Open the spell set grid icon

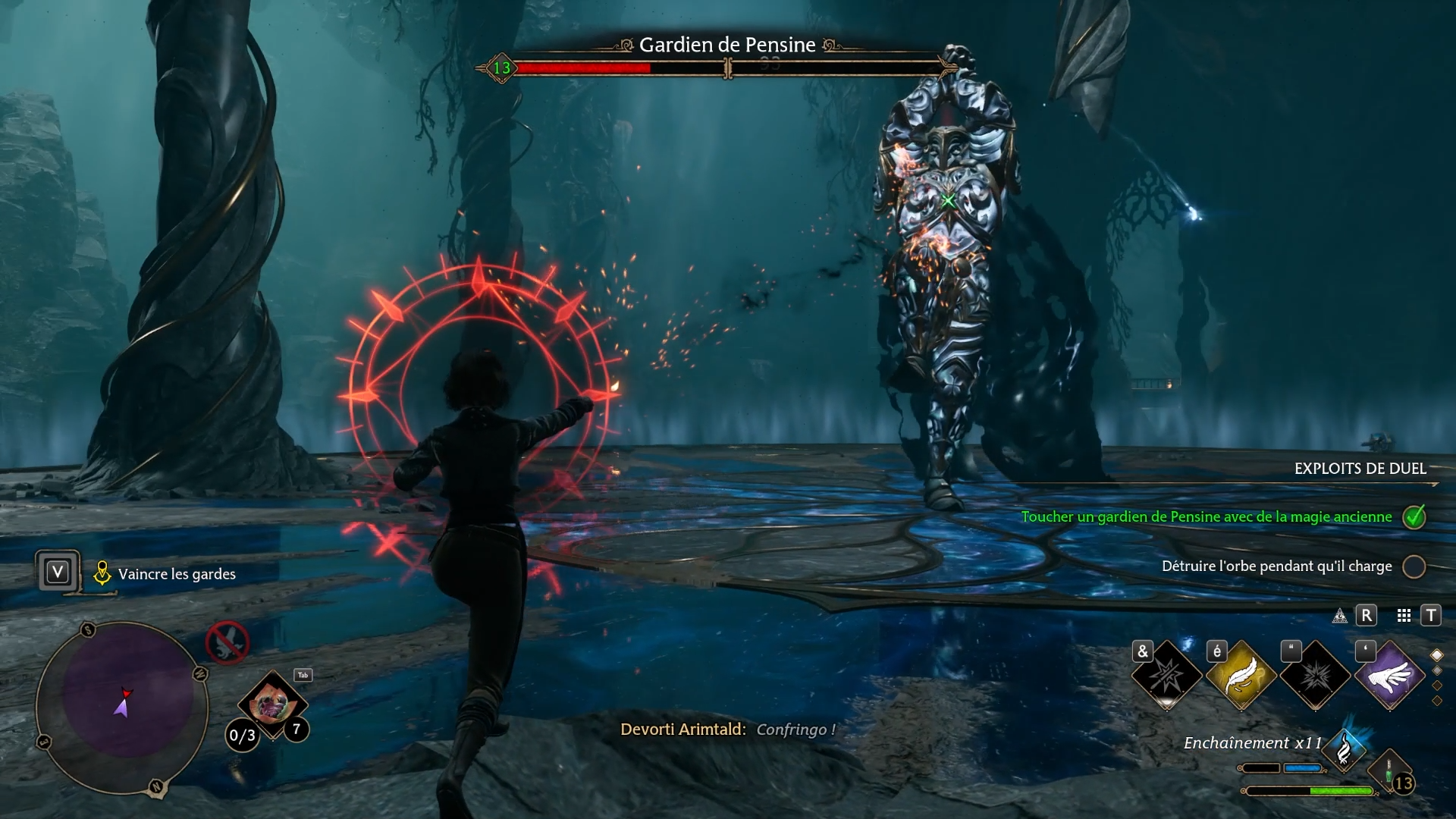pos(1404,616)
